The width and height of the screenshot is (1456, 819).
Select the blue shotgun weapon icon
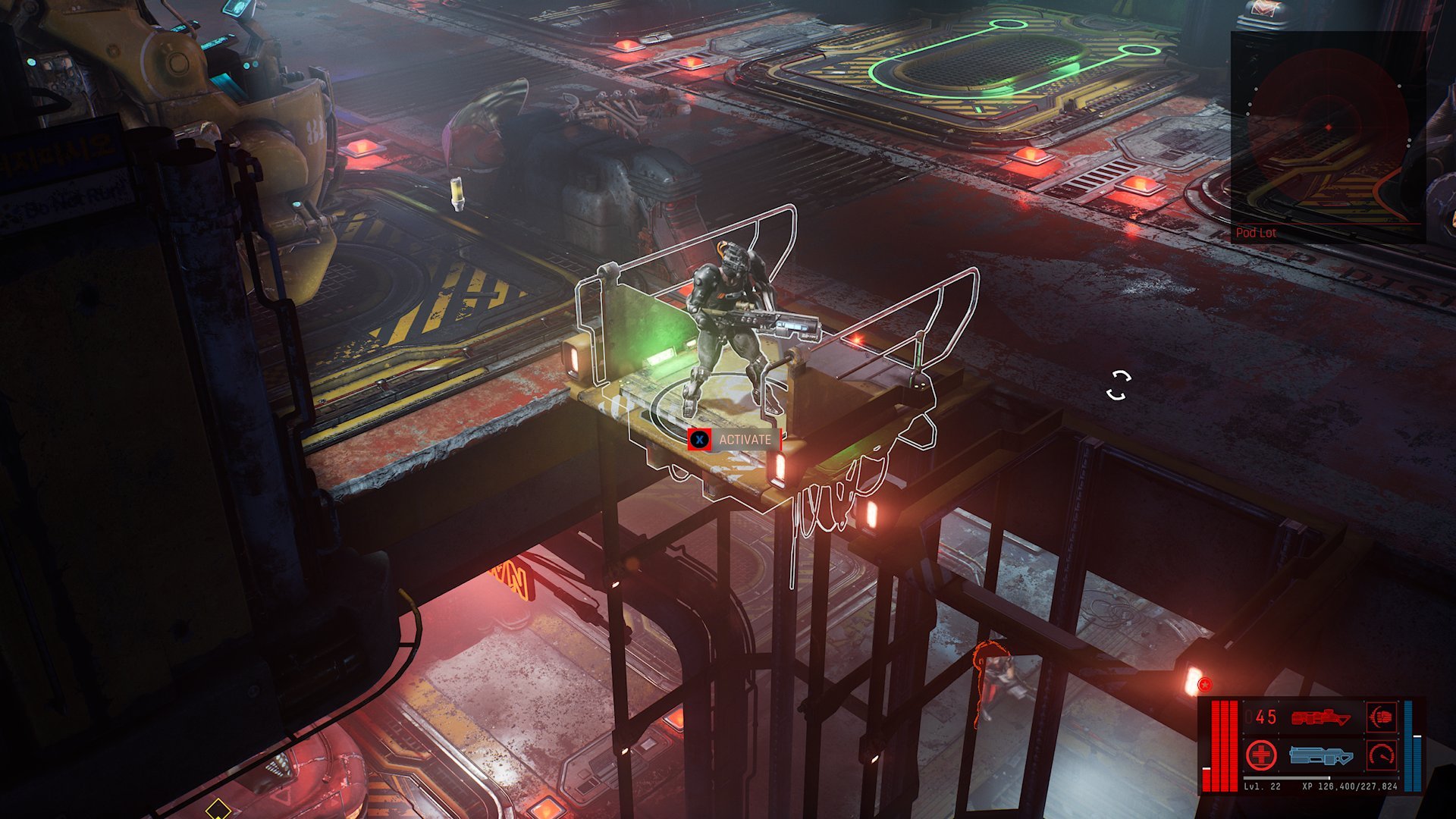coord(1323,755)
